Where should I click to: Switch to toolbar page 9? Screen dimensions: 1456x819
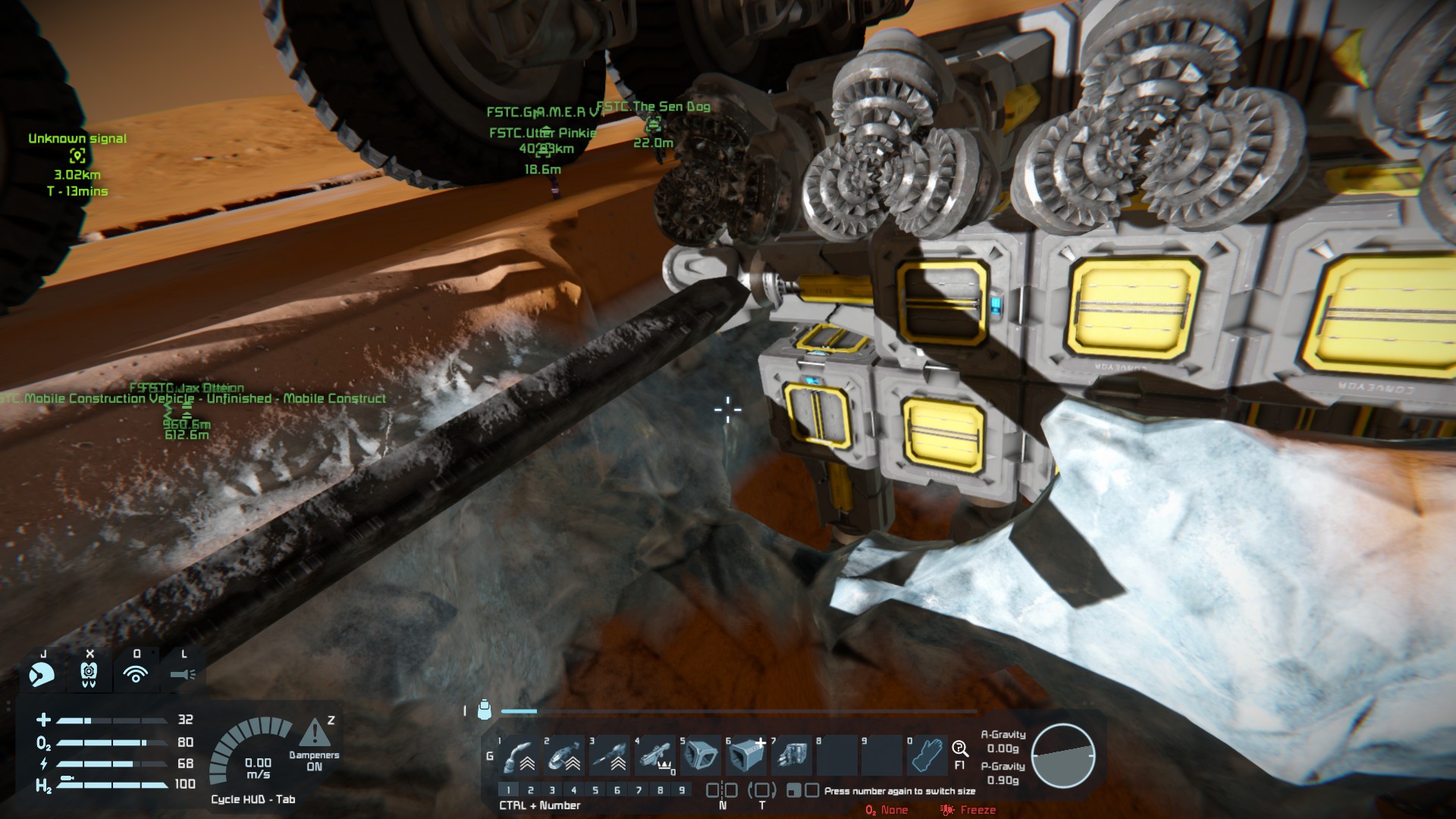click(682, 790)
